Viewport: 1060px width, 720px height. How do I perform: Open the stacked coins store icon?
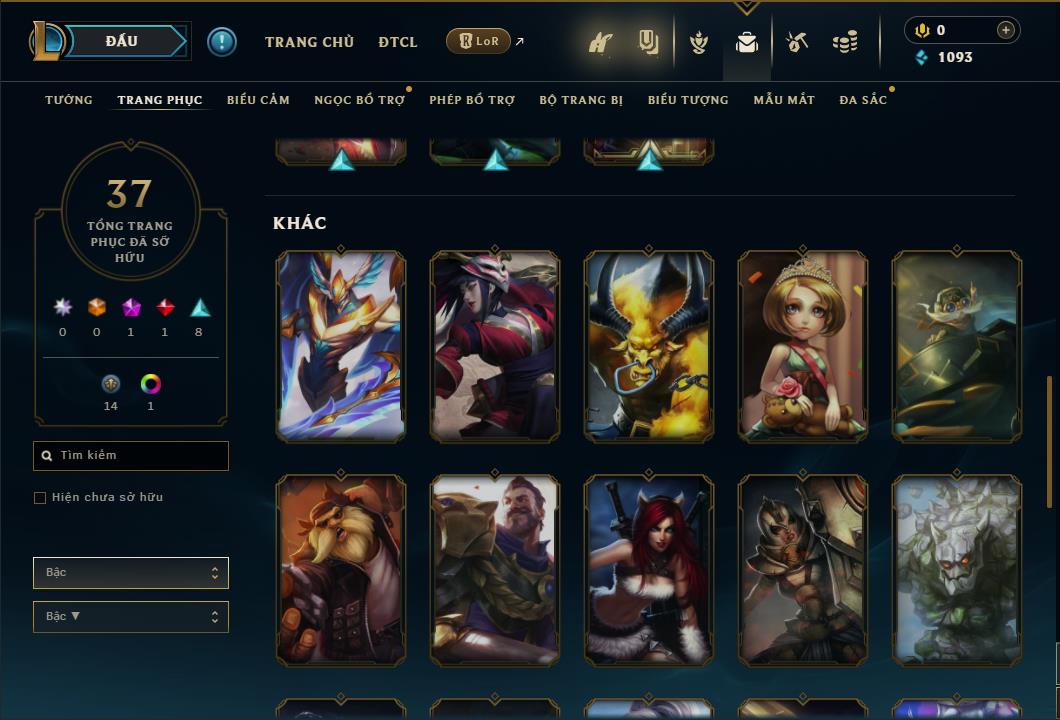point(845,42)
